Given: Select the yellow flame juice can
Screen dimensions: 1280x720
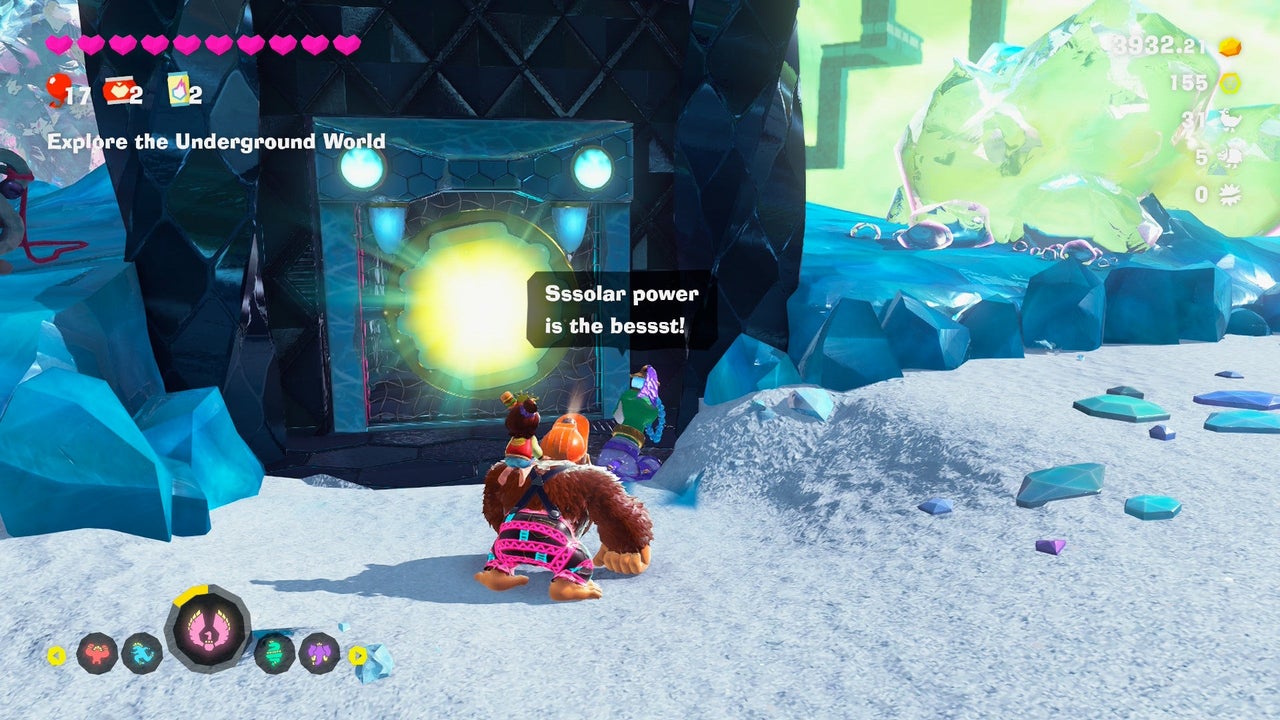Looking at the screenshot, I should tap(179, 90).
